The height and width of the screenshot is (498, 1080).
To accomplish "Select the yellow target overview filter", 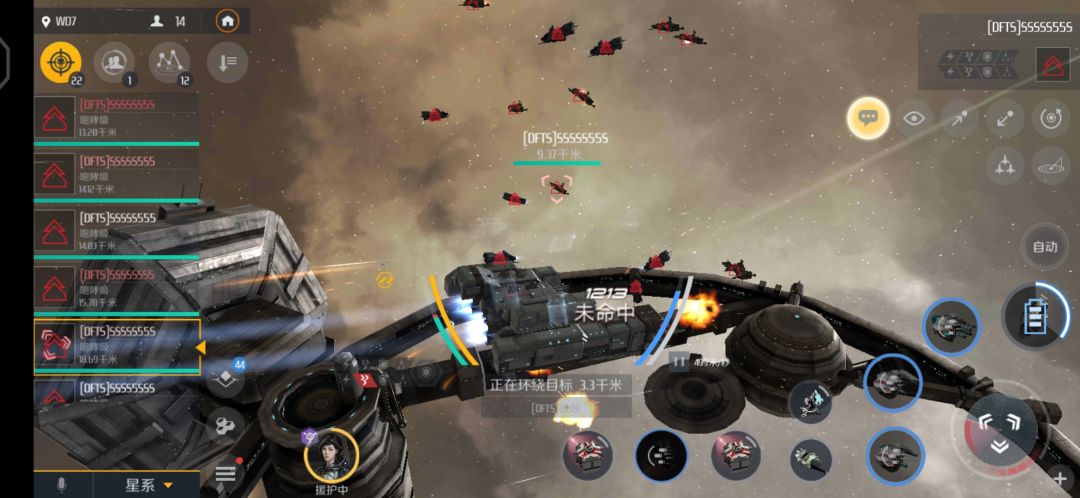I will [x=61, y=63].
